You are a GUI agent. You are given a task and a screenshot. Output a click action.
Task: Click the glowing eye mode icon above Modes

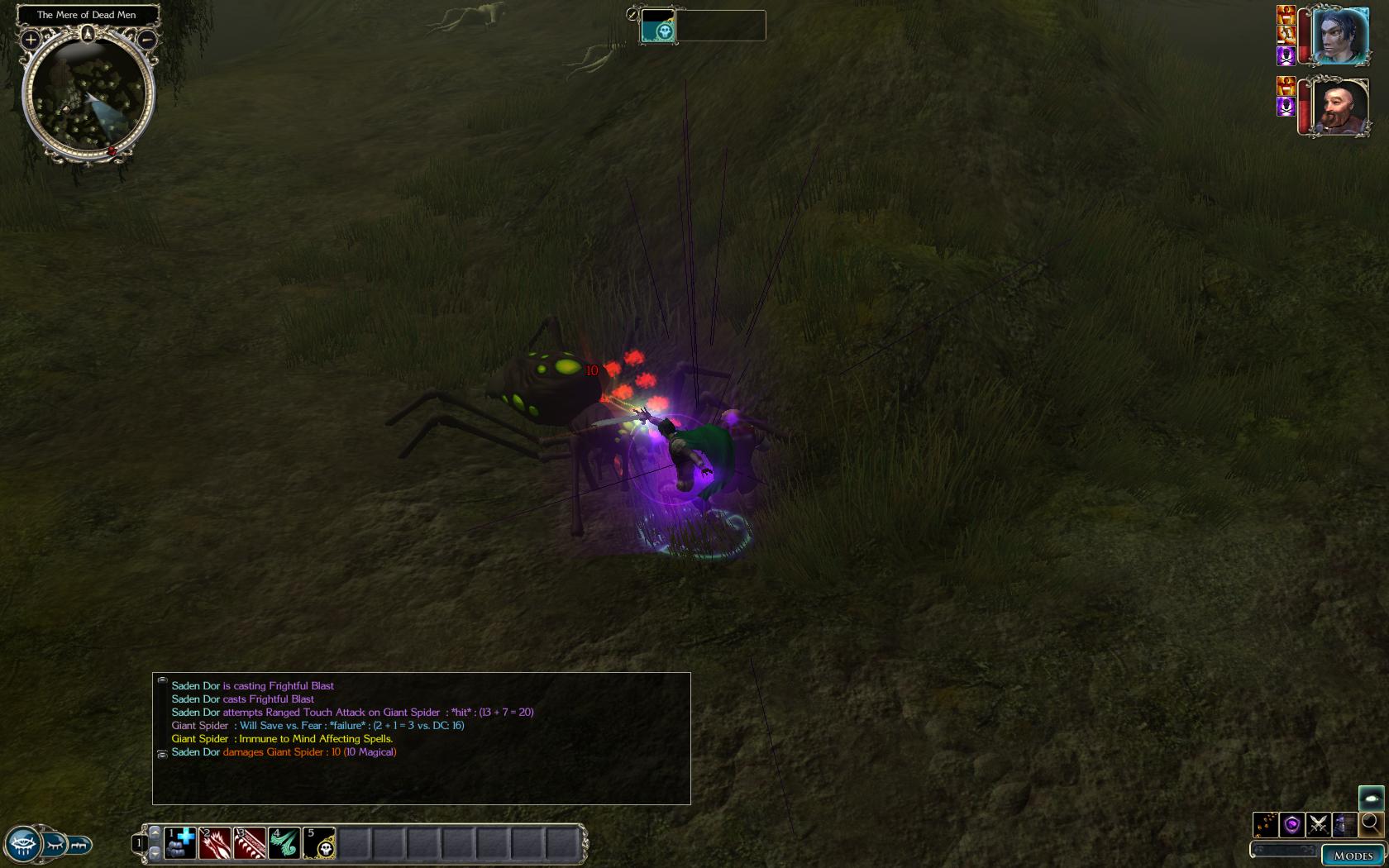tap(1371, 798)
